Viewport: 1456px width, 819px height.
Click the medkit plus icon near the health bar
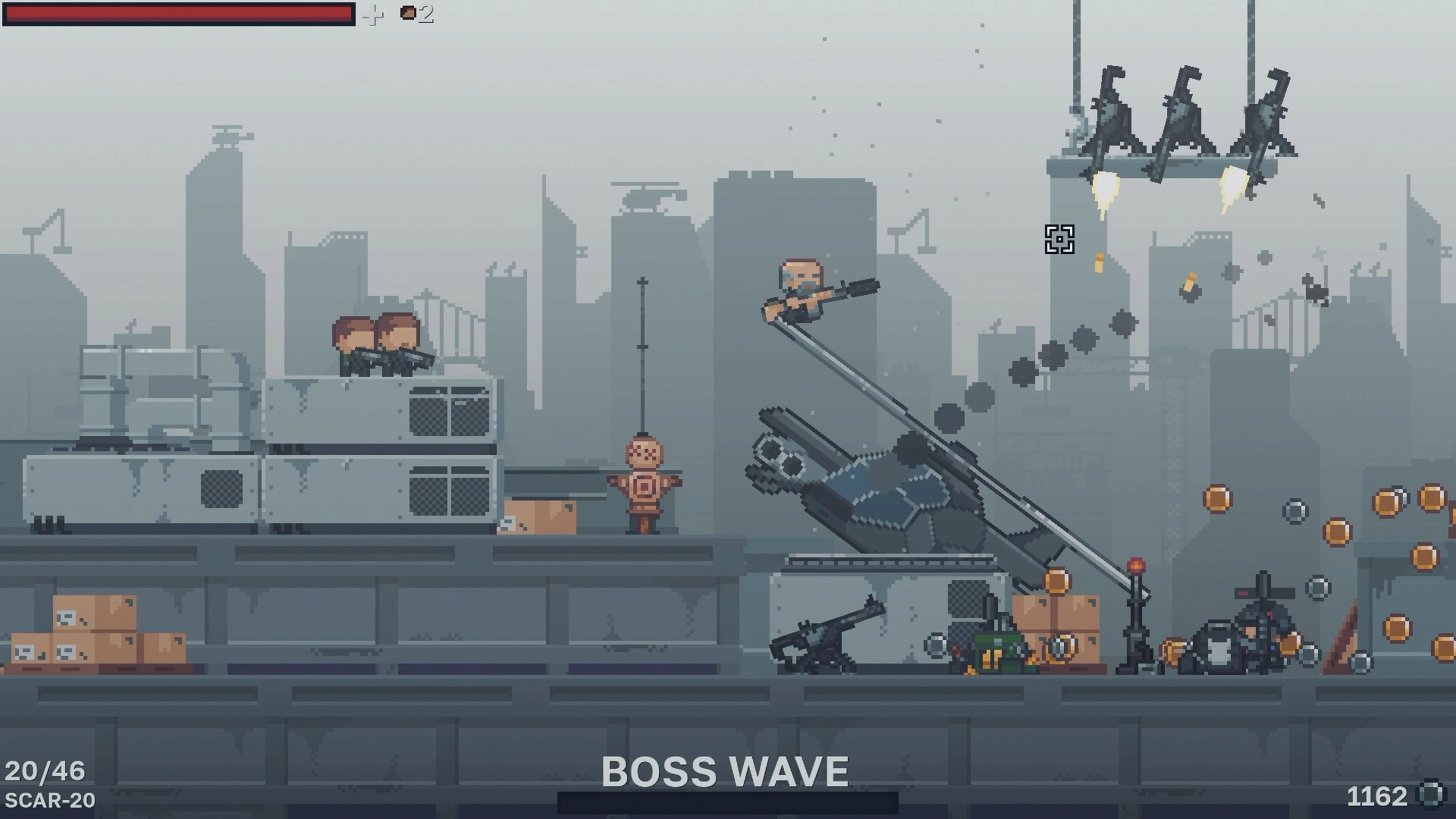pos(372,15)
